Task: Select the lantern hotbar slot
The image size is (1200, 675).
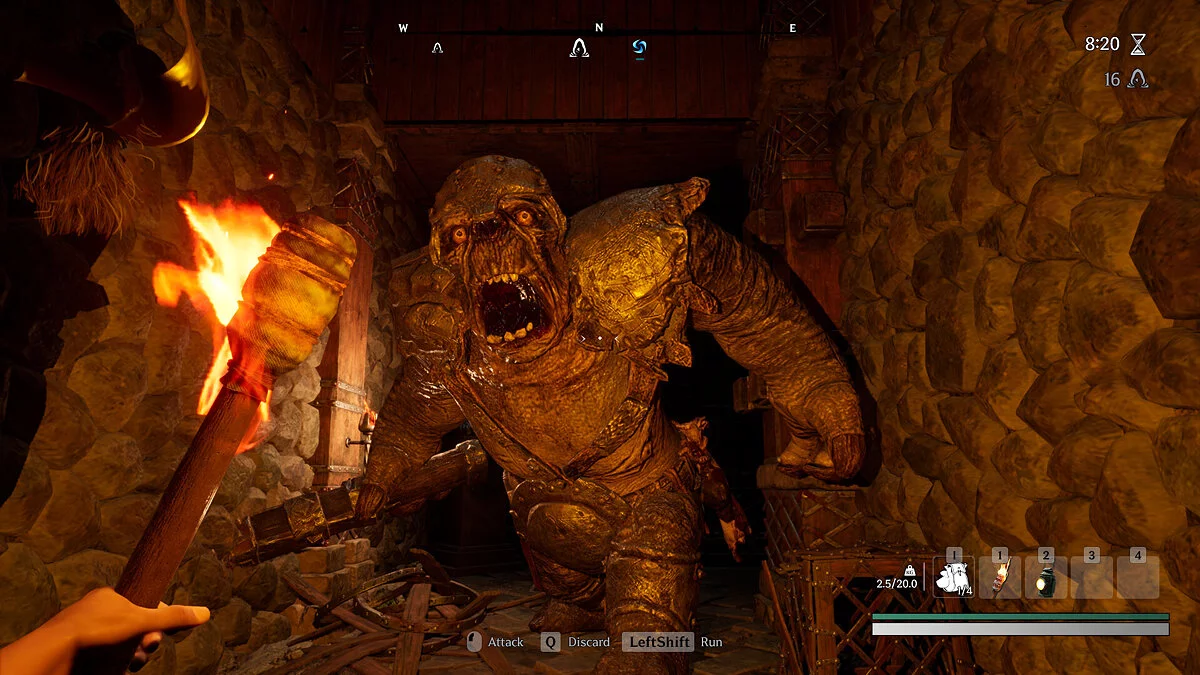Action: 1046,578
